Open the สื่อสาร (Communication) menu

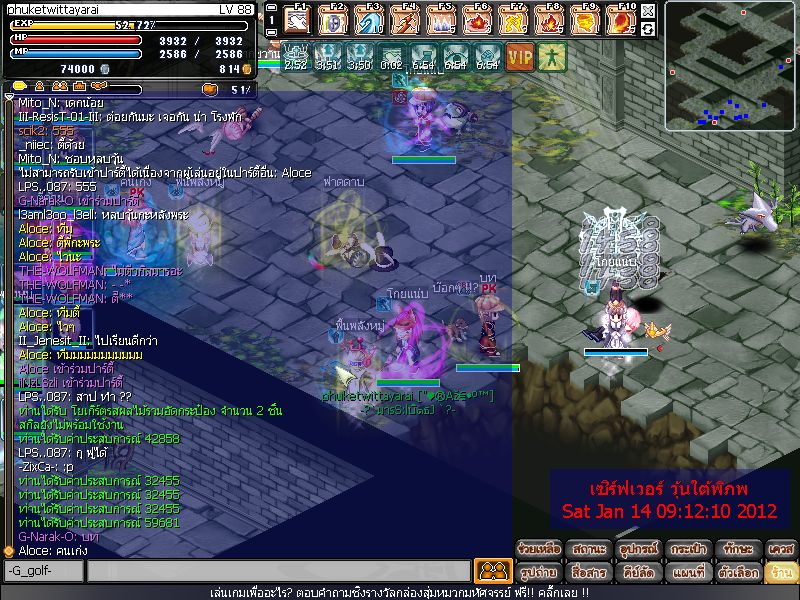tap(586, 573)
